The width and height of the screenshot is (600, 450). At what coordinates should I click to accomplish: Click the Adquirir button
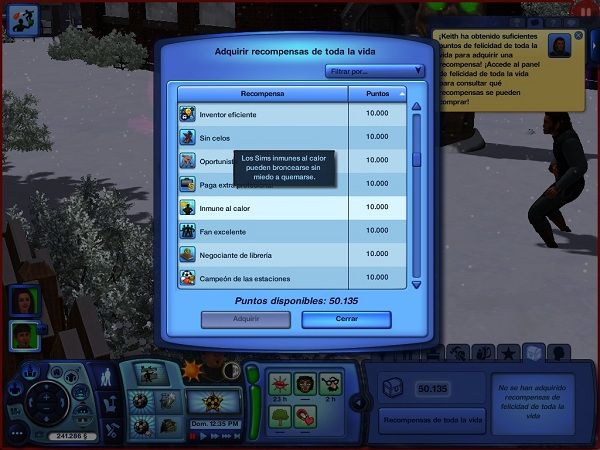[245, 320]
